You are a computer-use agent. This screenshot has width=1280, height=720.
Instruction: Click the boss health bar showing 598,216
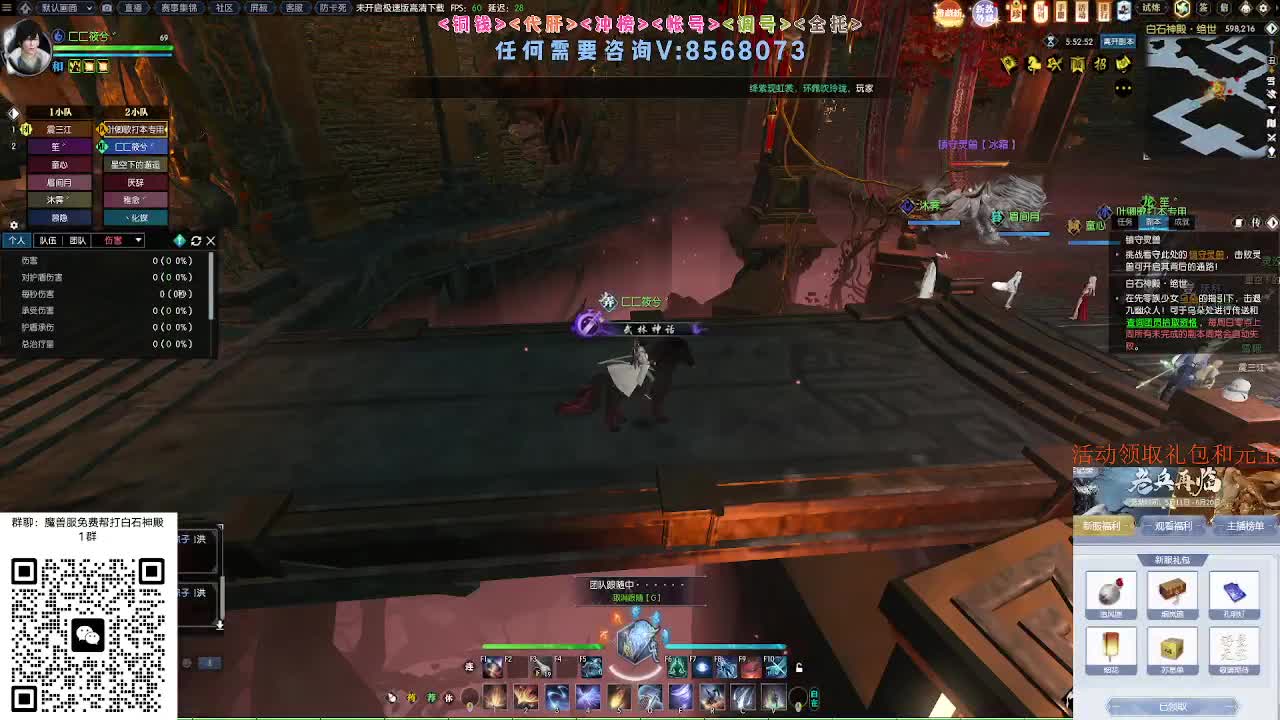coord(1239,28)
